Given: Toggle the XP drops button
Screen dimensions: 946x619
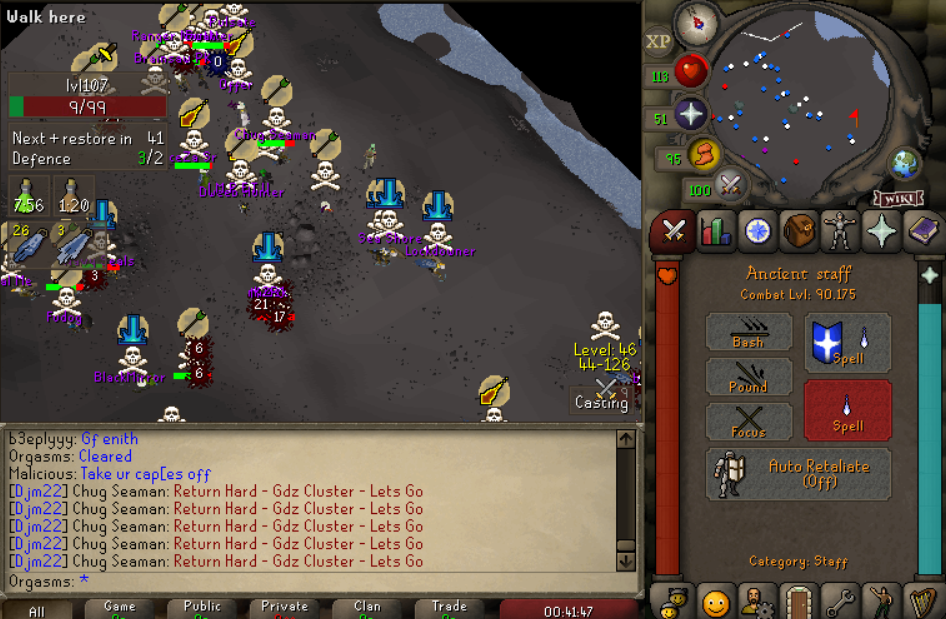Looking at the screenshot, I should 658,42.
